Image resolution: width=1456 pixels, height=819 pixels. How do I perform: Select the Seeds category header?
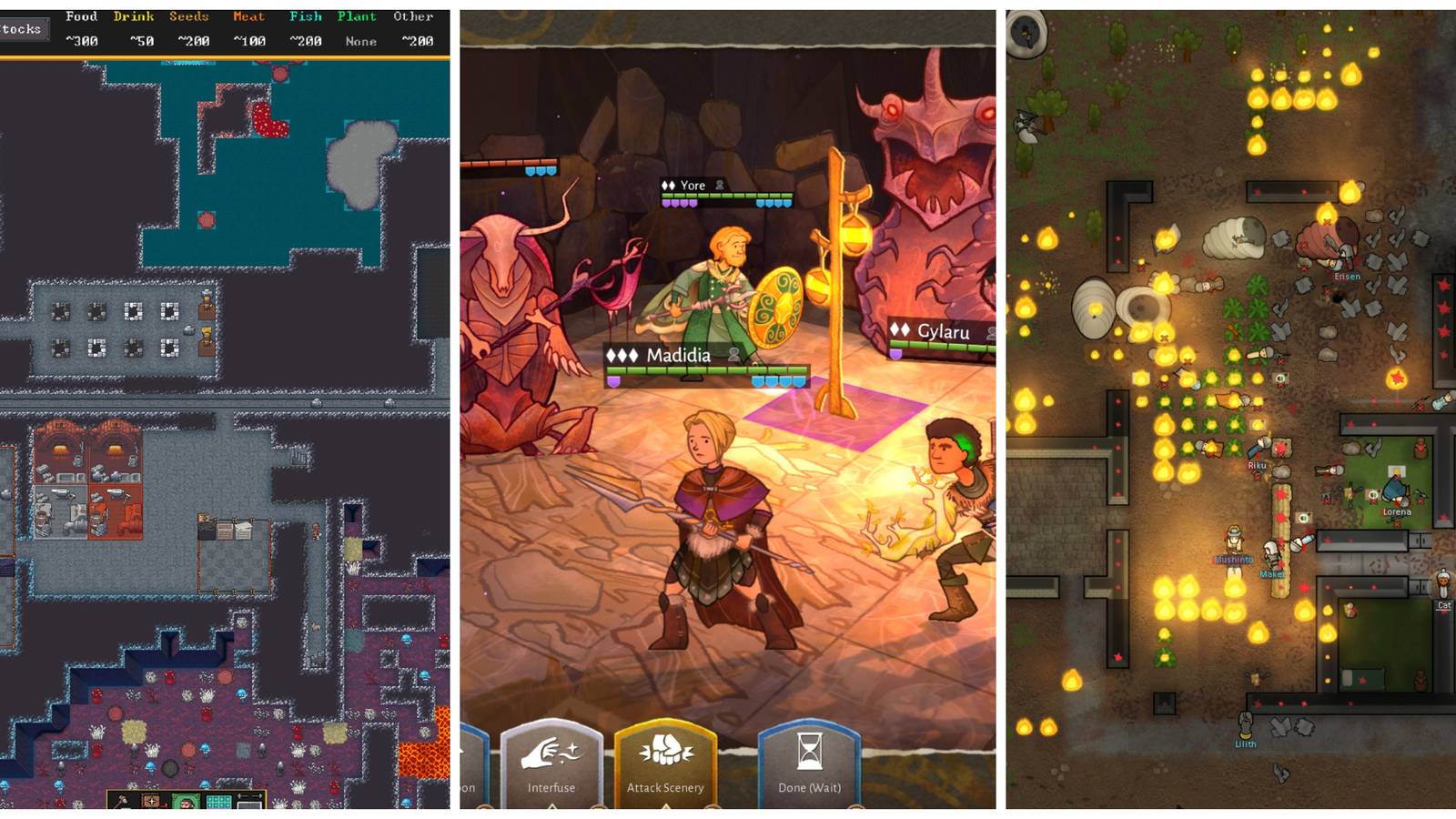pyautogui.click(x=189, y=15)
